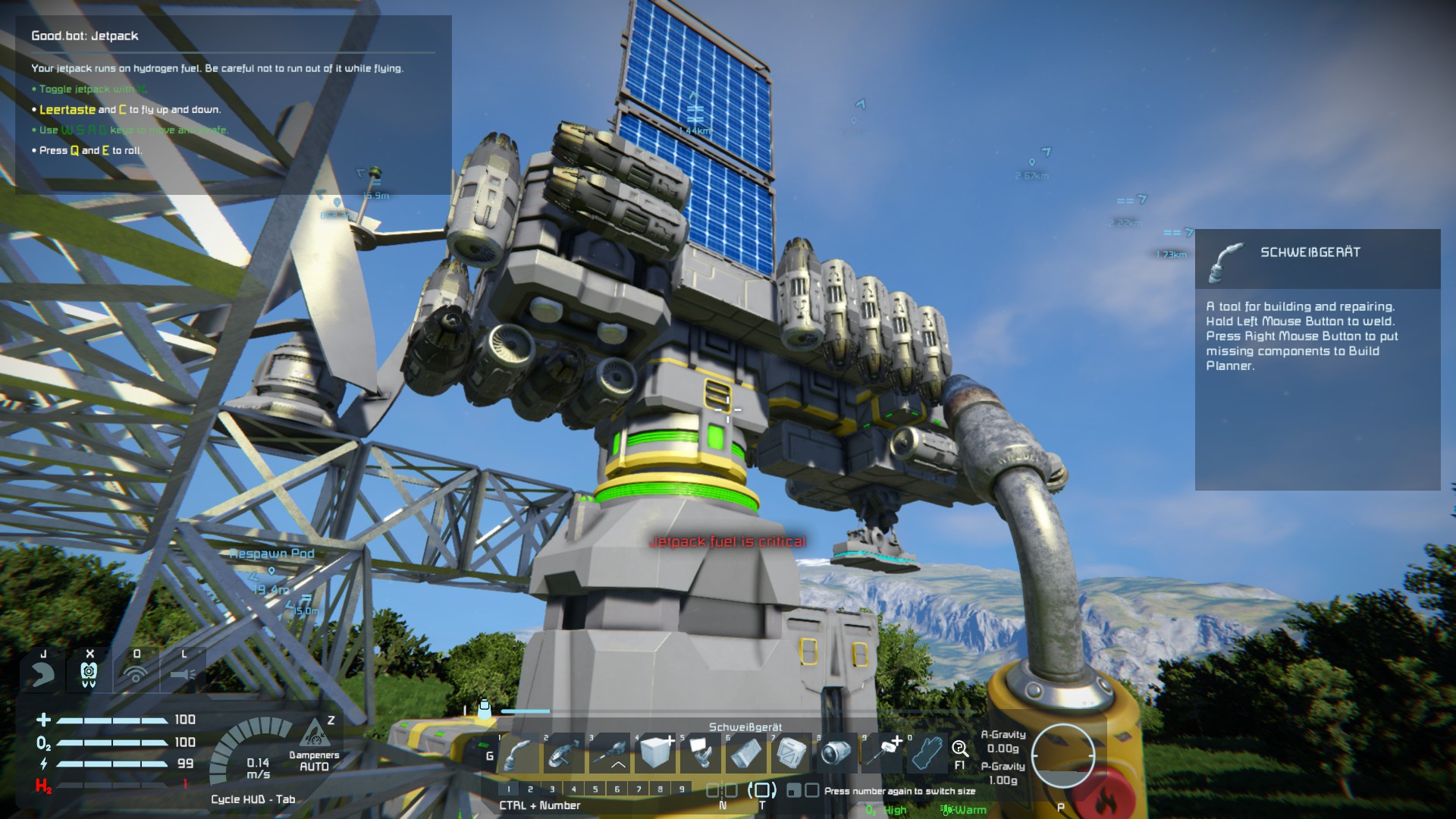Toggle the helmet icon
The image size is (1456, 819).
(x=42, y=673)
